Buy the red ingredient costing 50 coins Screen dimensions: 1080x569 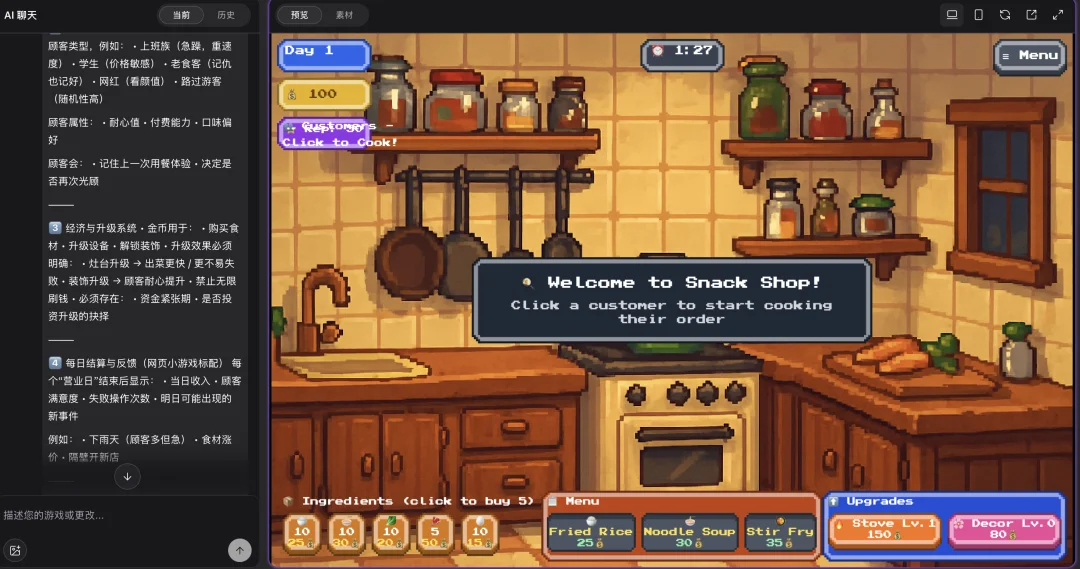[x=435, y=534]
